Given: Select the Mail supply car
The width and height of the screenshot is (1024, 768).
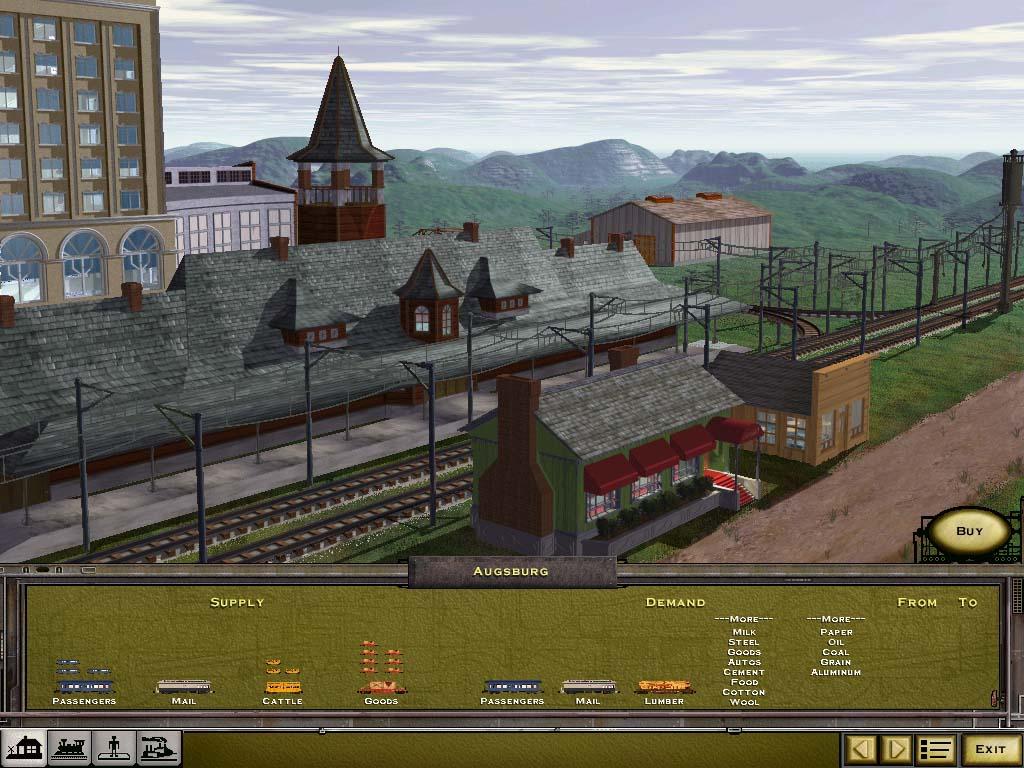Looking at the screenshot, I should (183, 687).
